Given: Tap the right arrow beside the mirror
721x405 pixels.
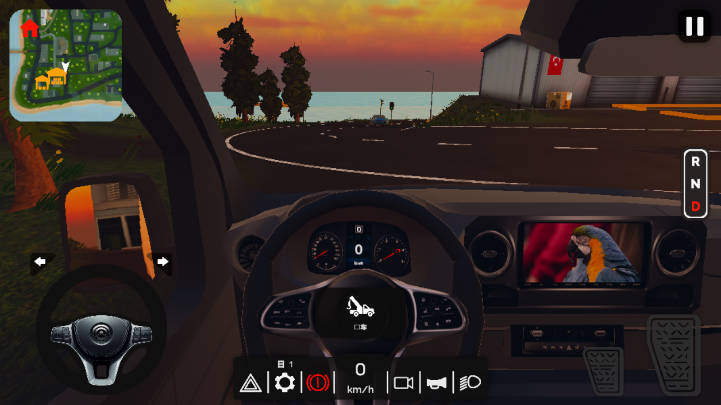Looking at the screenshot, I should click(x=162, y=262).
